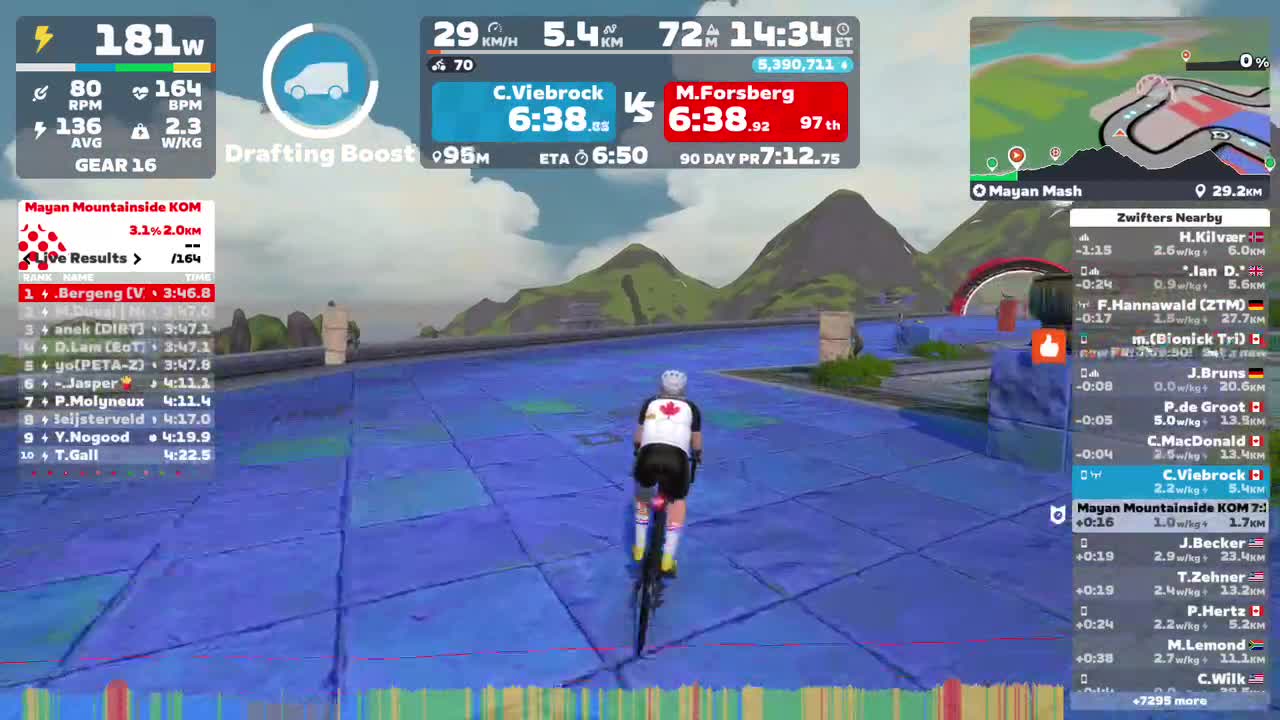Click the left arrow before Live Results

coord(25,258)
